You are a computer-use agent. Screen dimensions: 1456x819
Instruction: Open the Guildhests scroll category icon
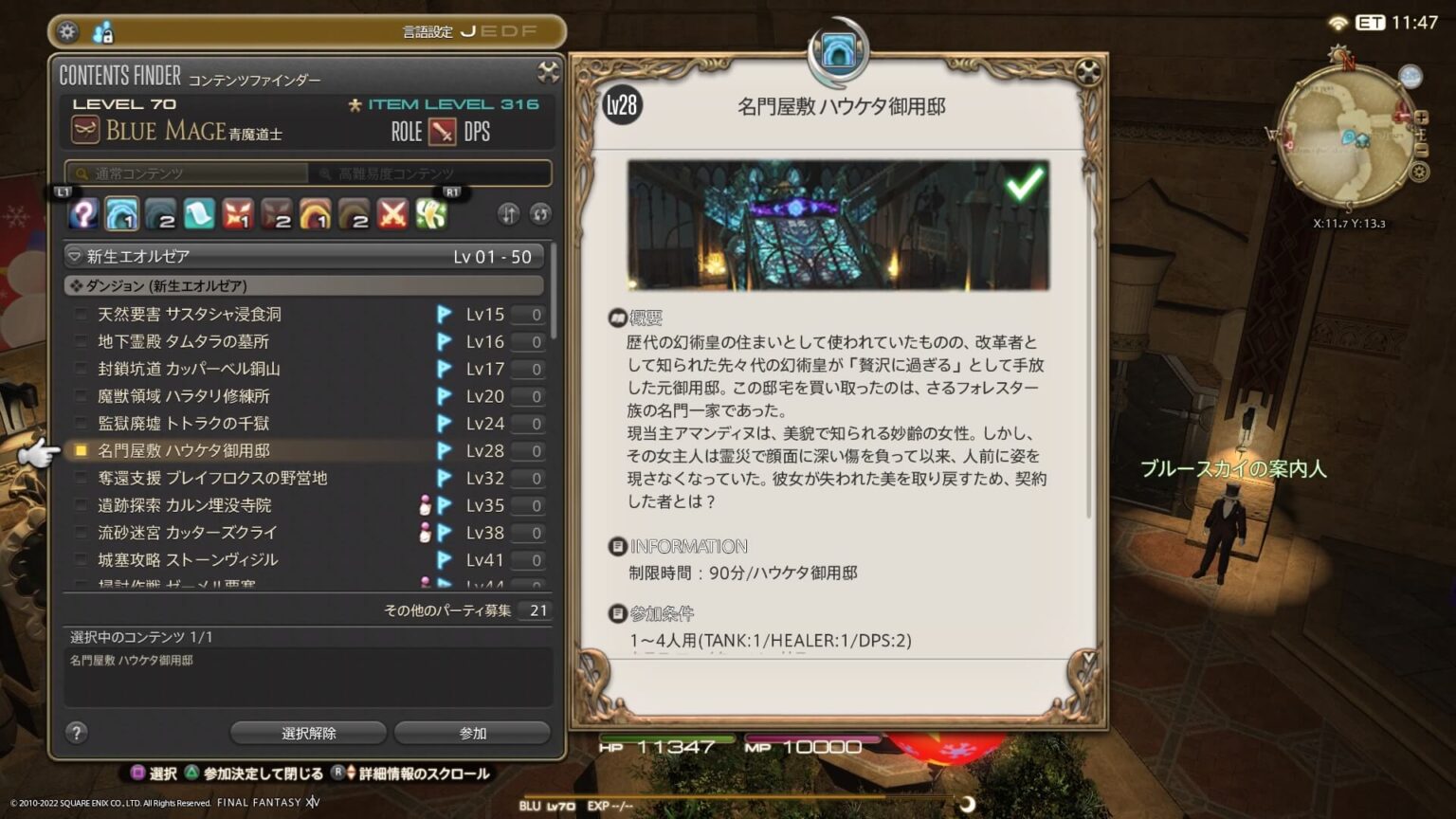(x=201, y=214)
